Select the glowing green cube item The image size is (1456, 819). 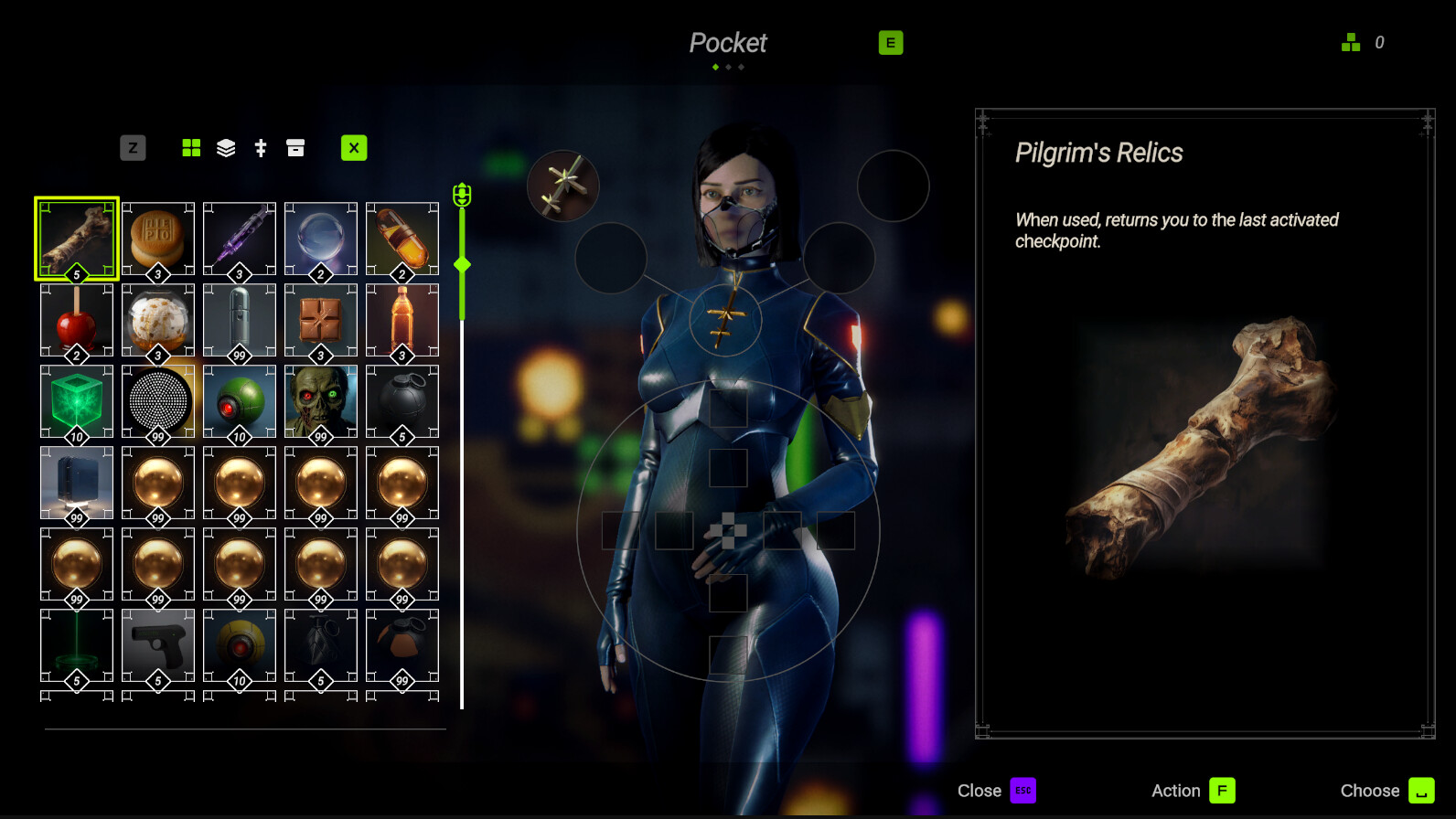[x=77, y=401]
